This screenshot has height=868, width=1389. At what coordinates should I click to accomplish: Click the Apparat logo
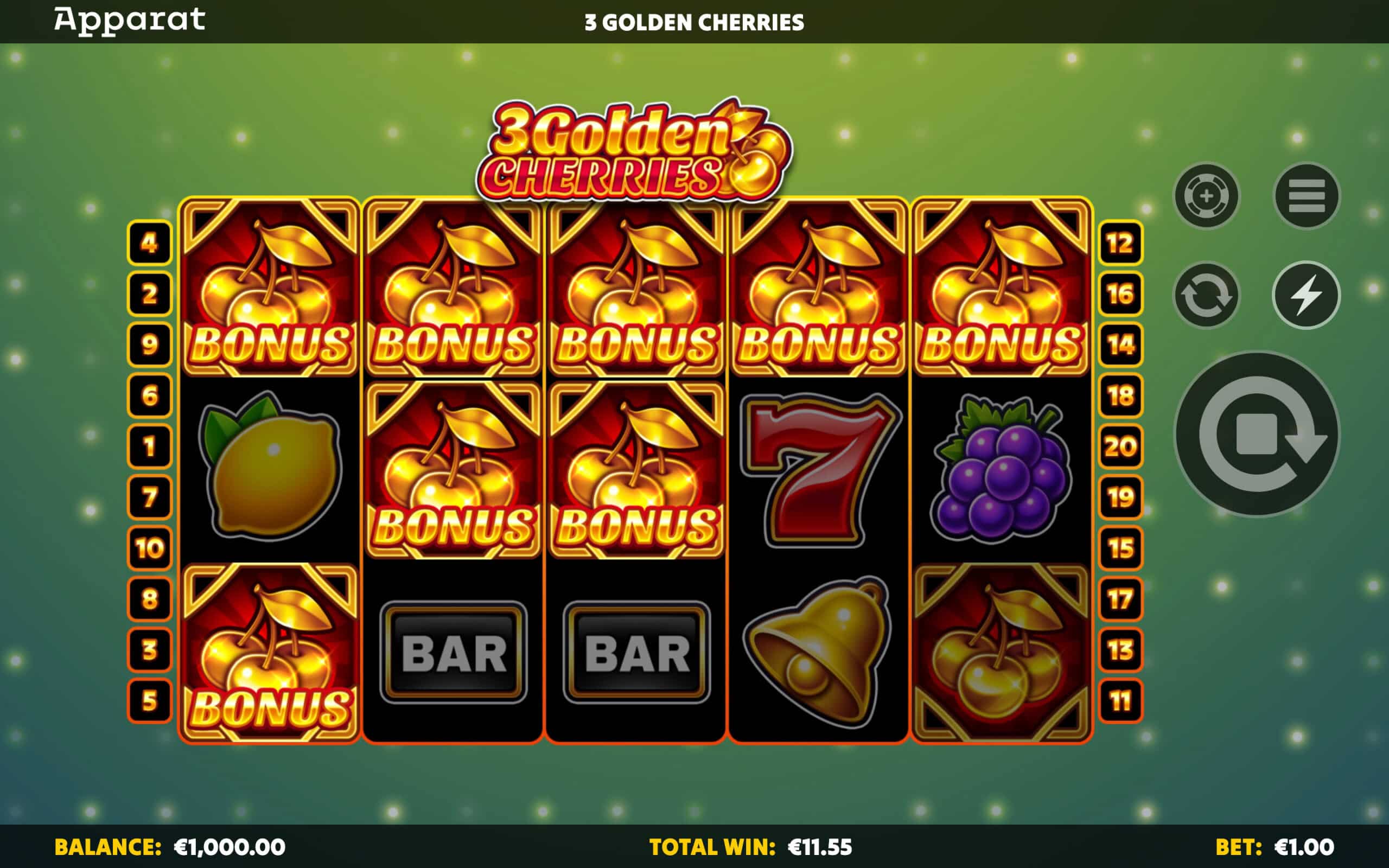point(130,21)
